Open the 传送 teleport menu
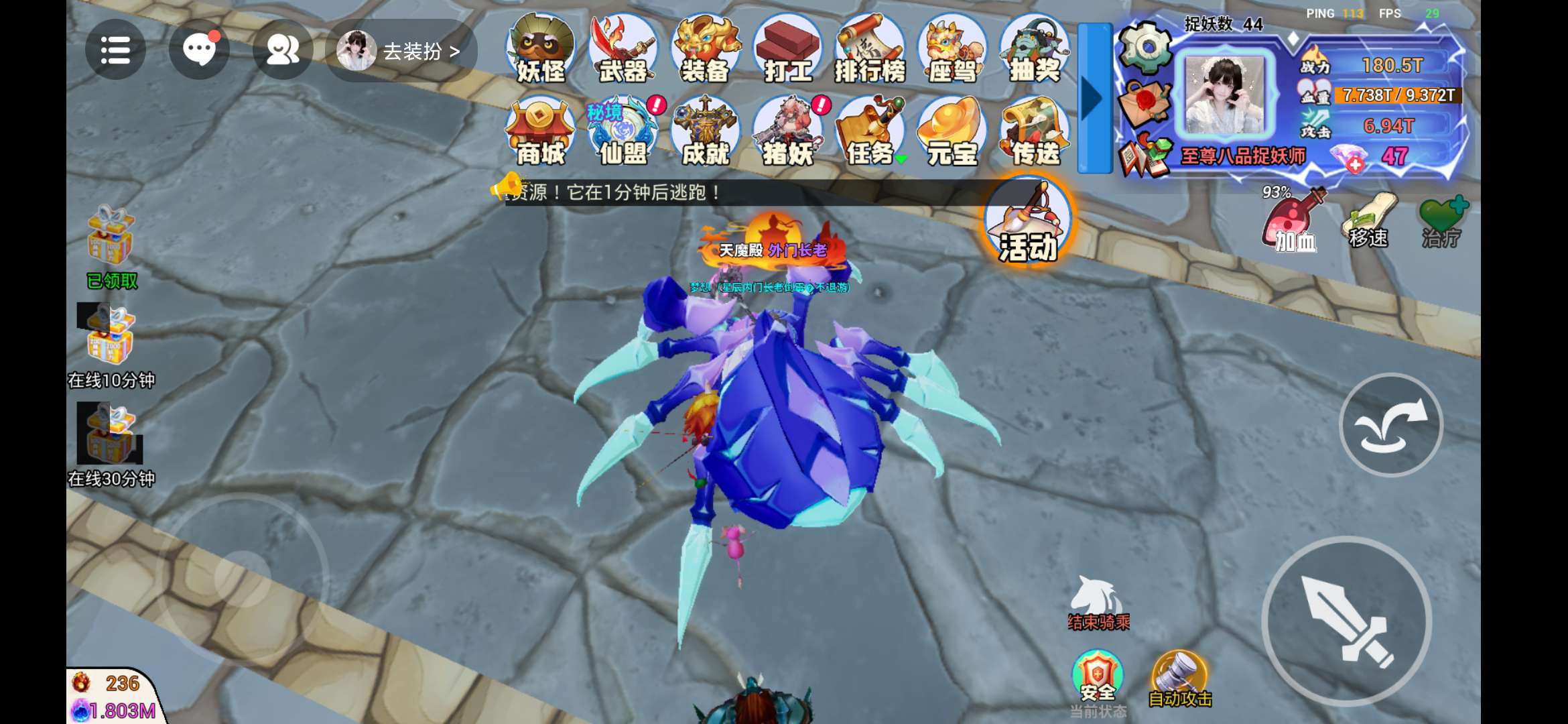Screen dimensions: 1568x724 point(1035,133)
